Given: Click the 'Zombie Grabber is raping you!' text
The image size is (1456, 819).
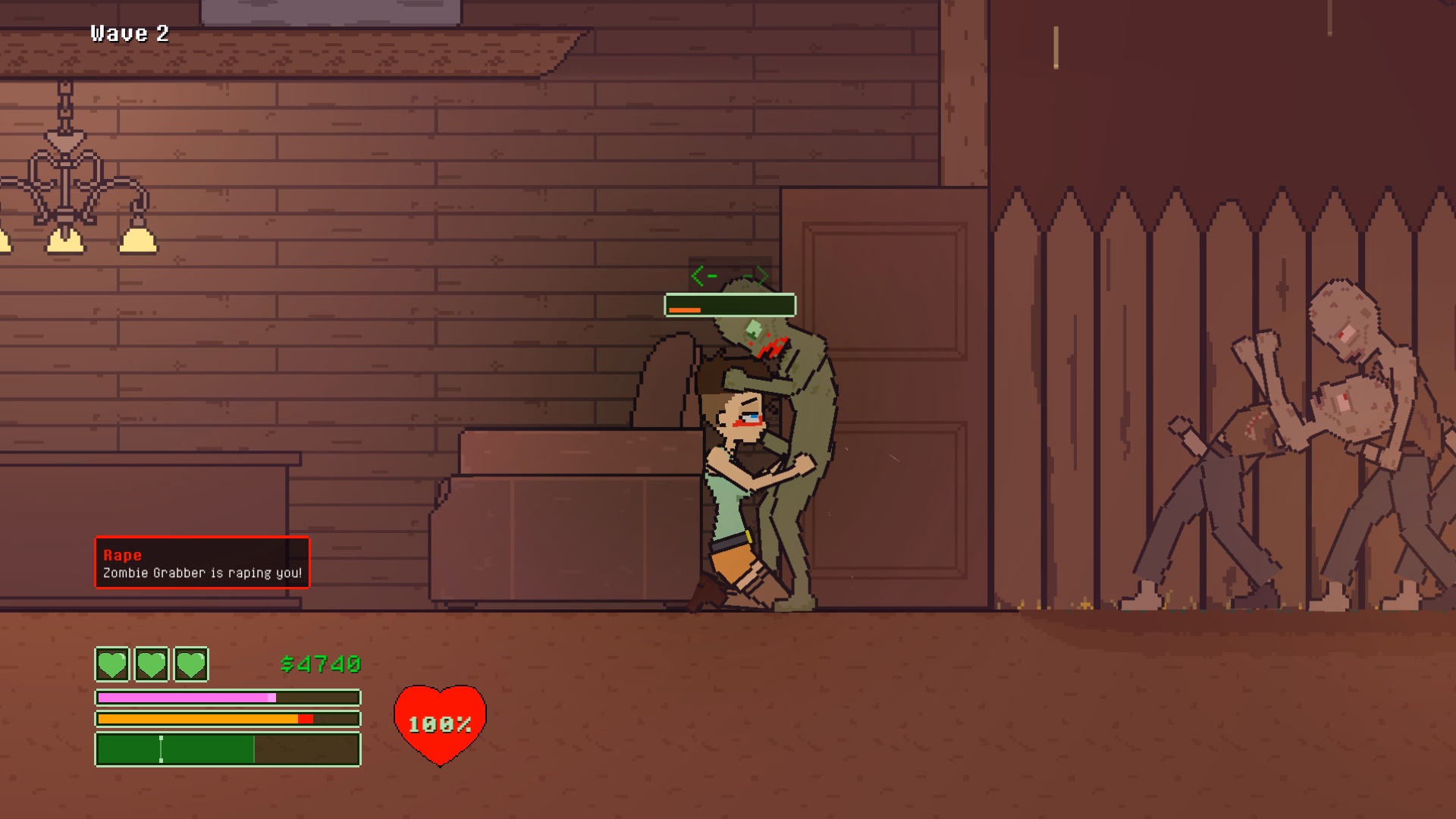Looking at the screenshot, I should click(x=202, y=574).
